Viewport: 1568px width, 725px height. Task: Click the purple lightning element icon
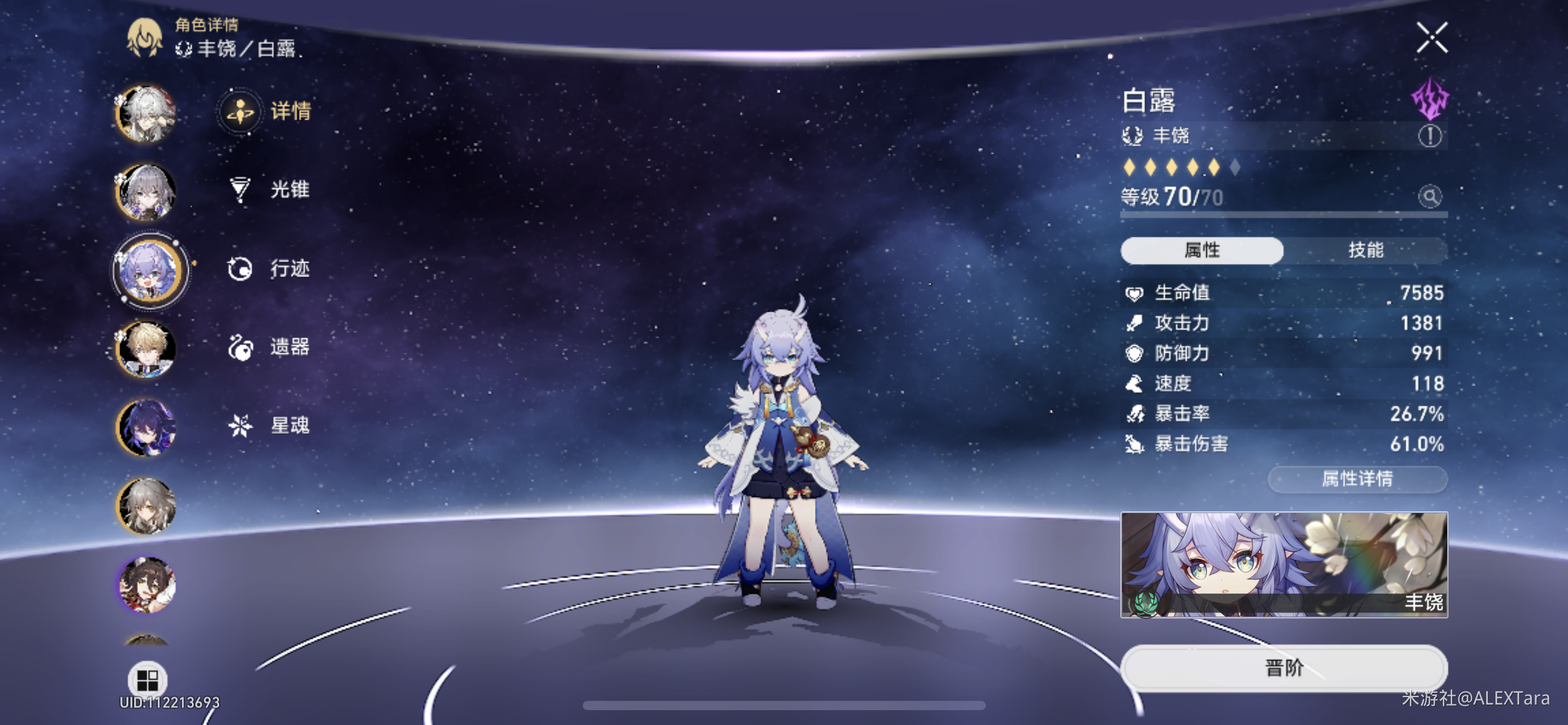(1430, 98)
